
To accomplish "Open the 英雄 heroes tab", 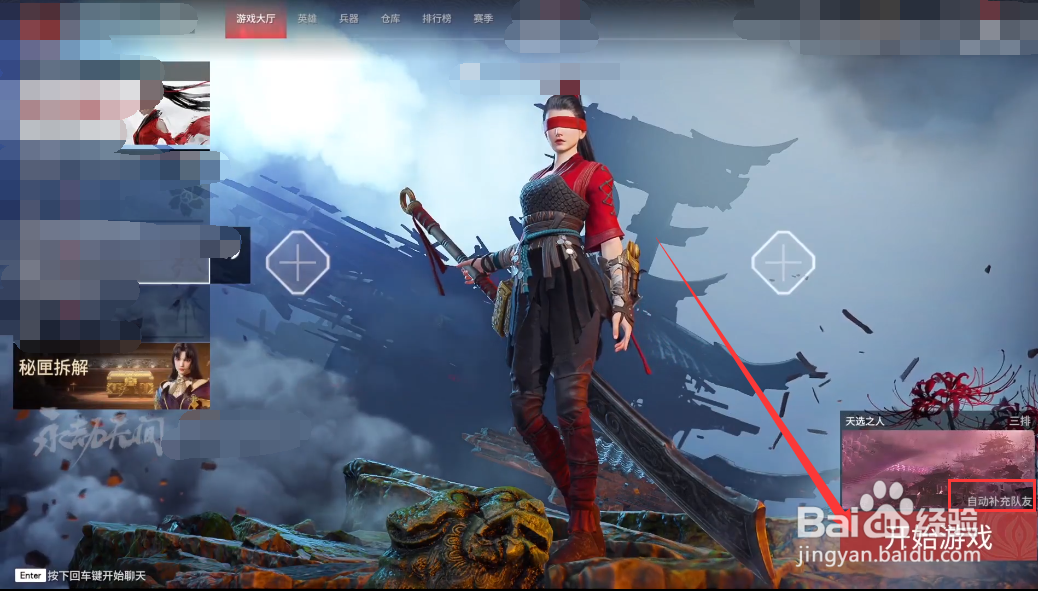I will pyautogui.click(x=307, y=19).
